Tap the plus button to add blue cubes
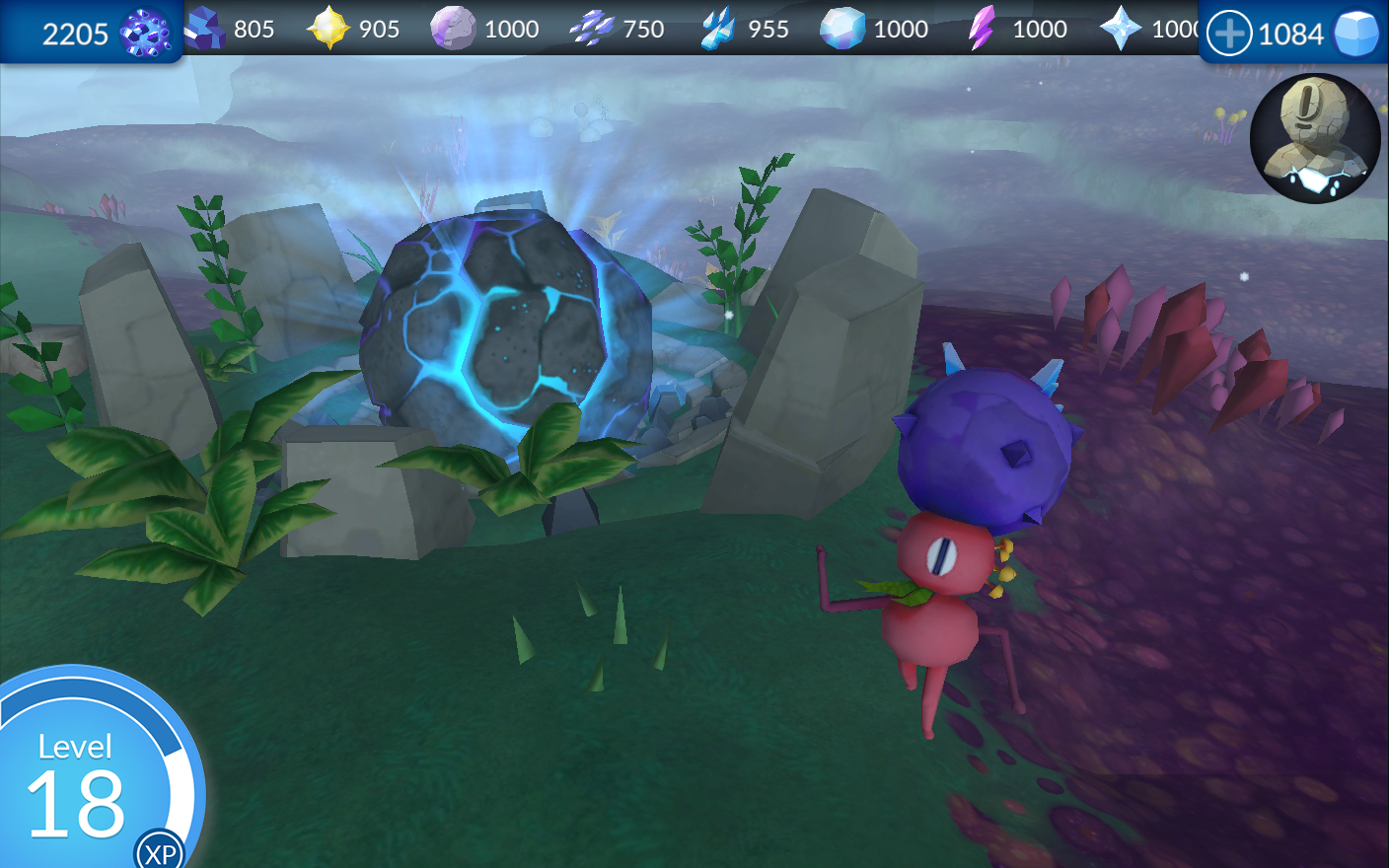The height and width of the screenshot is (868, 1389). [1229, 35]
